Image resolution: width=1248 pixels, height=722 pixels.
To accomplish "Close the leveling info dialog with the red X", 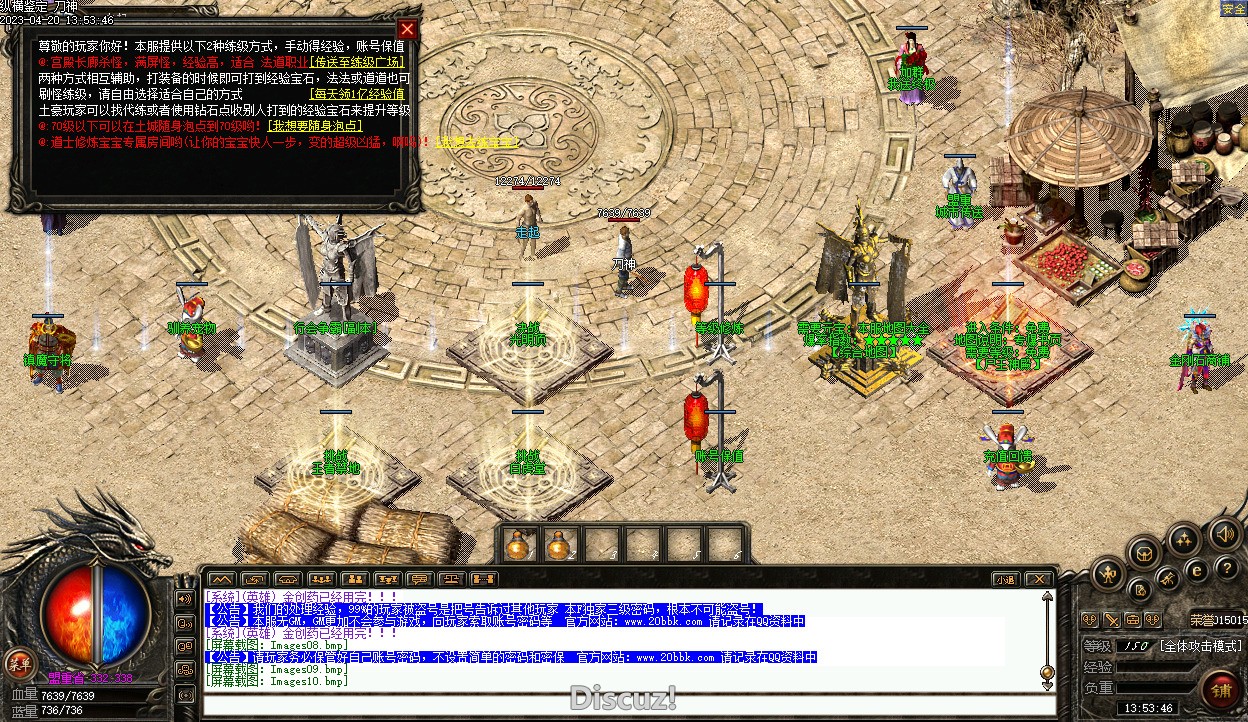I will click(406, 29).
